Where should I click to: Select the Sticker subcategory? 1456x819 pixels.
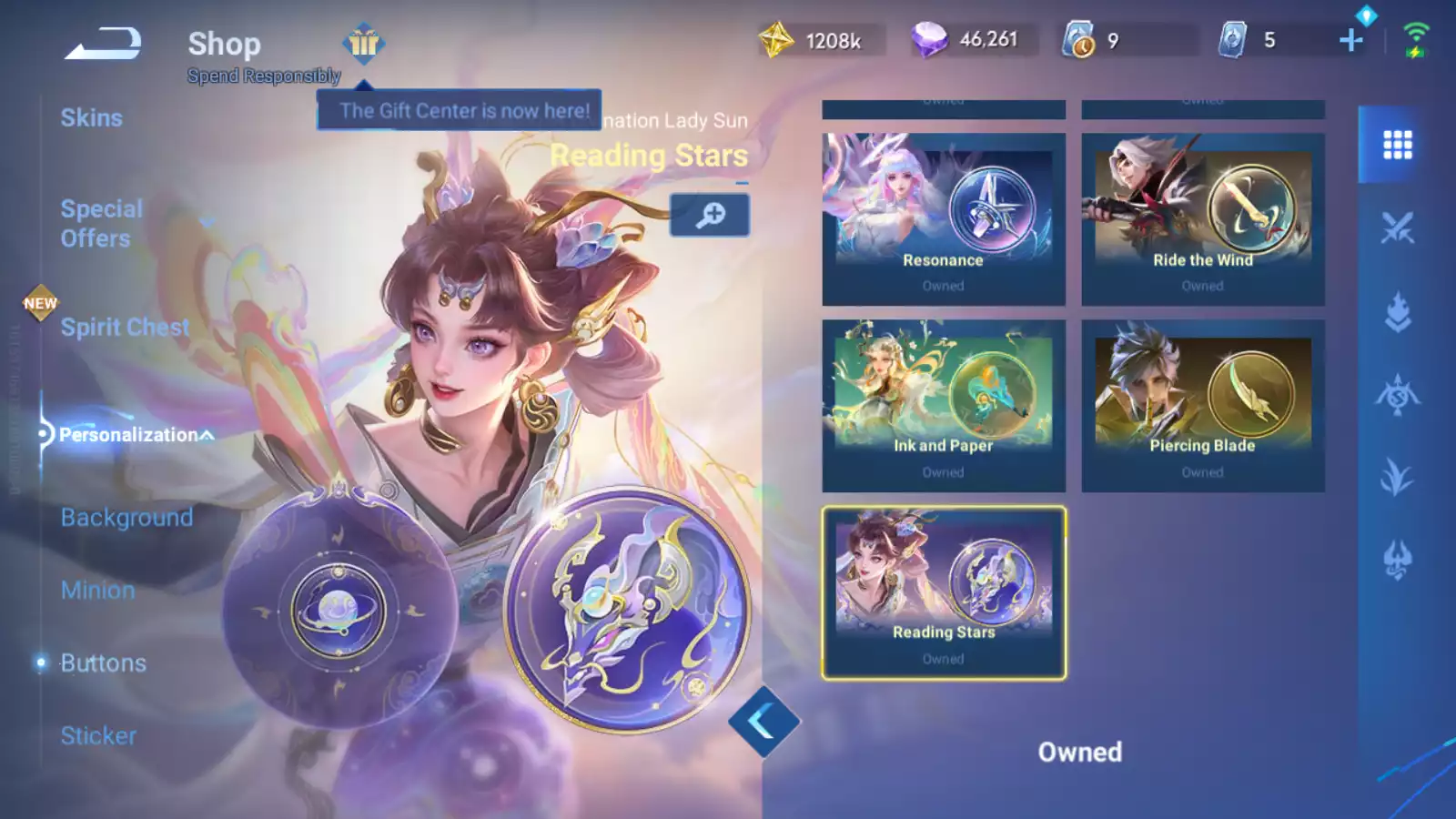coord(98,736)
